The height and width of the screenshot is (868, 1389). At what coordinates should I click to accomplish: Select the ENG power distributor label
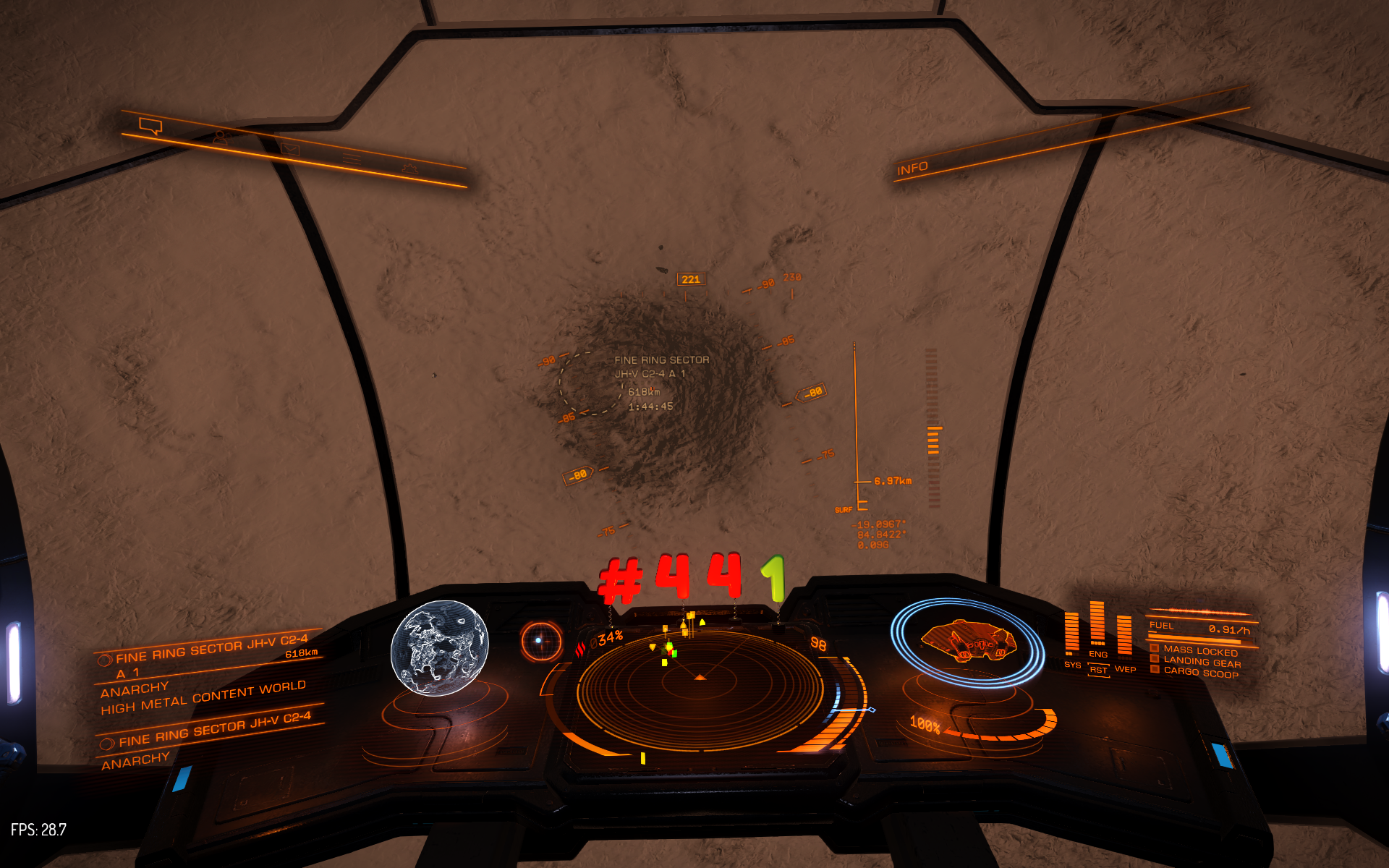click(1097, 654)
